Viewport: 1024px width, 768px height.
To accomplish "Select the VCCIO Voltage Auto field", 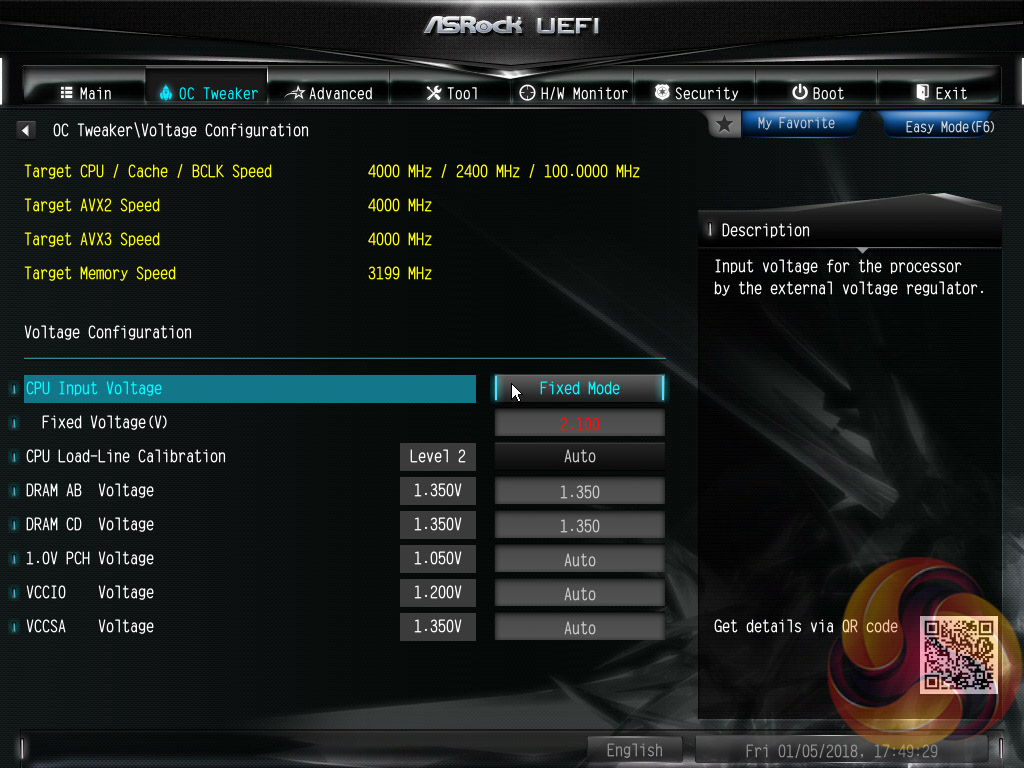I will (x=580, y=593).
